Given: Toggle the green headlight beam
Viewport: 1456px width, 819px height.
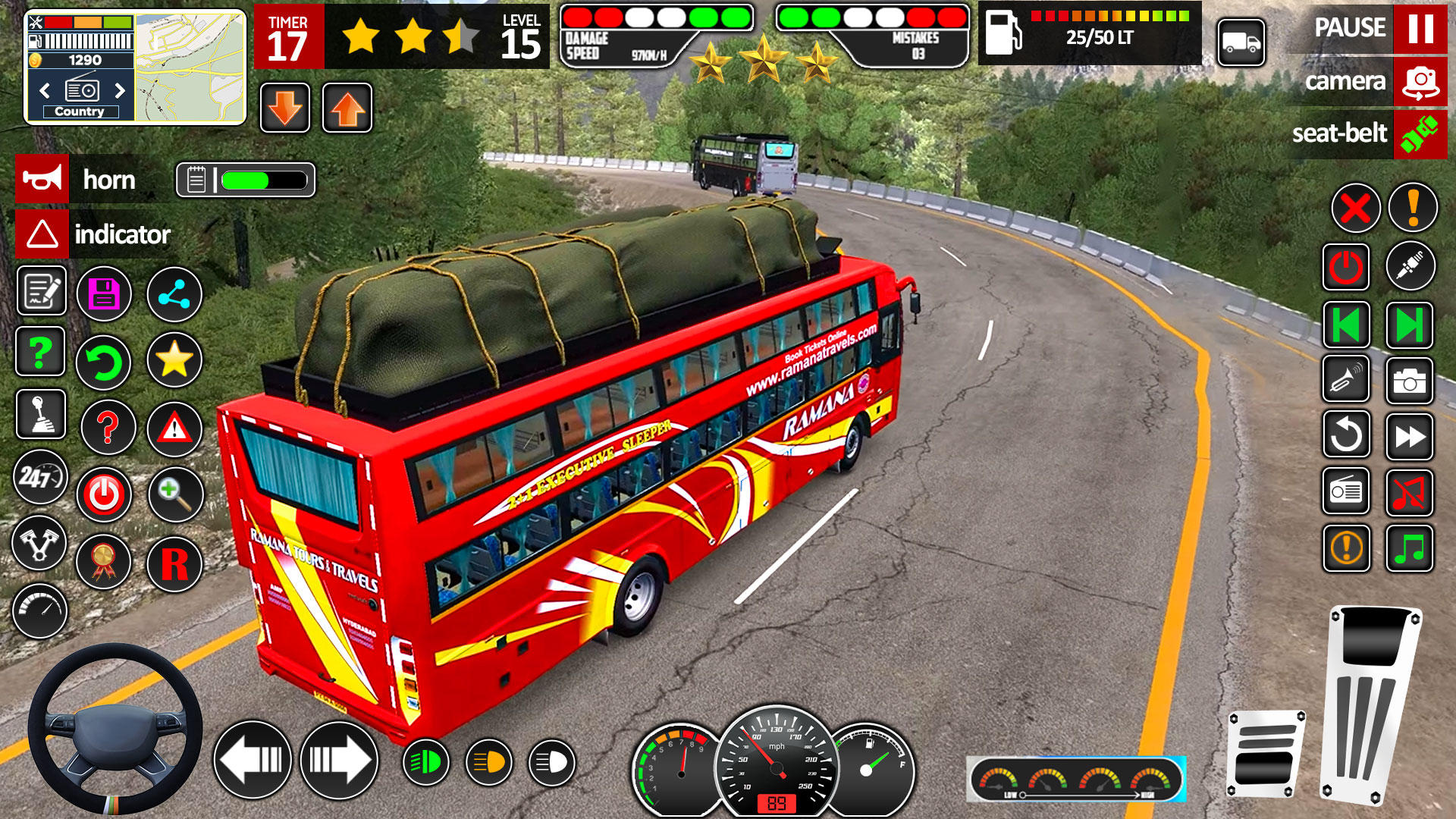Looking at the screenshot, I should pos(425,762).
